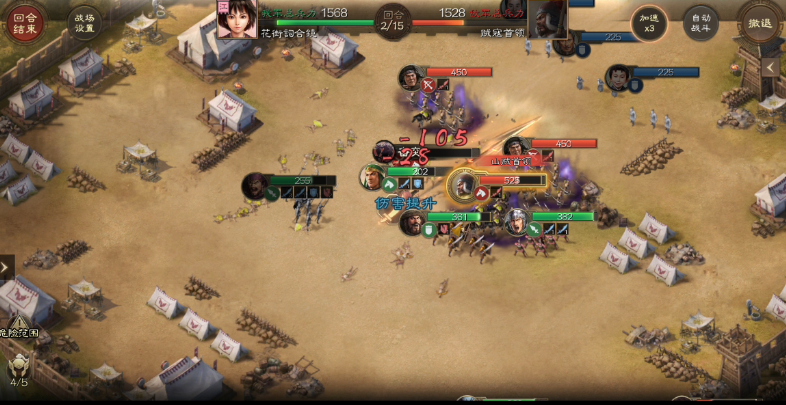
Task: Select the allied unit with 382 troops
Action: [x=516, y=222]
